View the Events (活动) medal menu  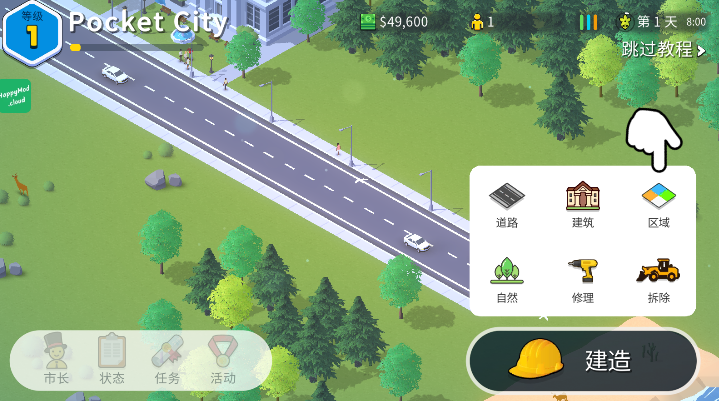222,359
